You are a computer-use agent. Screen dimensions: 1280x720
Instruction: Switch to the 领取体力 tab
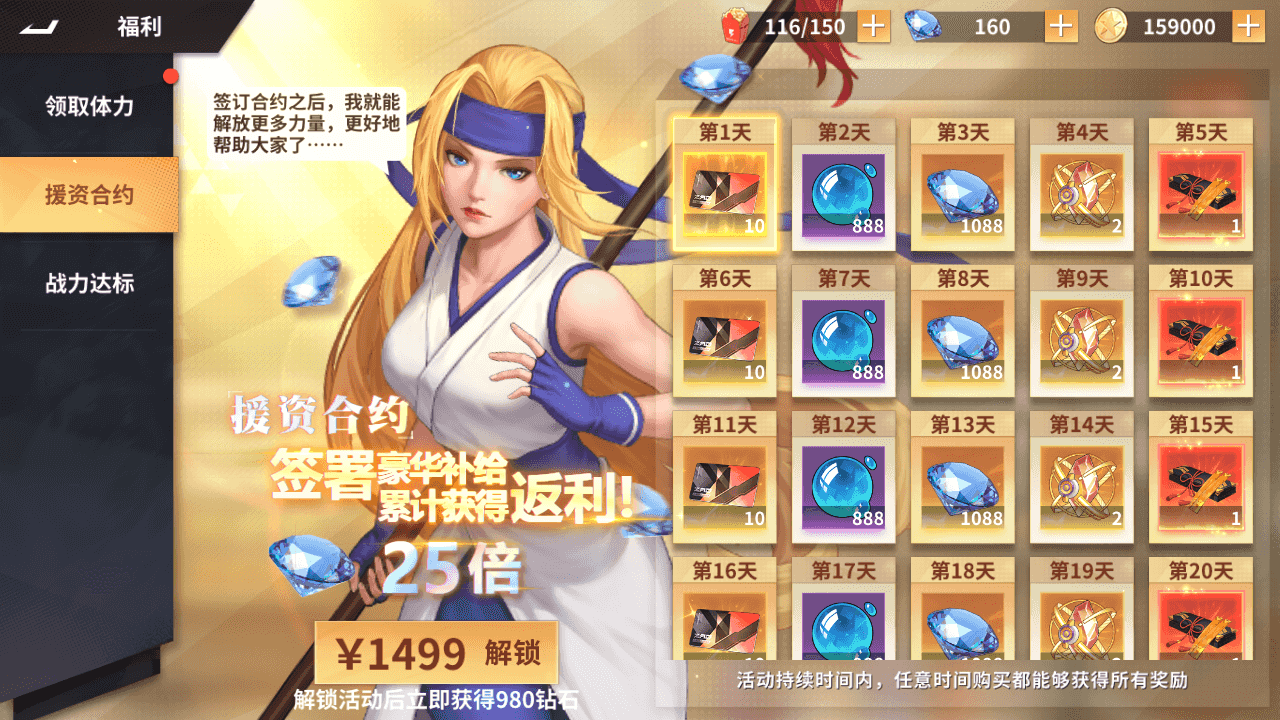(88, 107)
